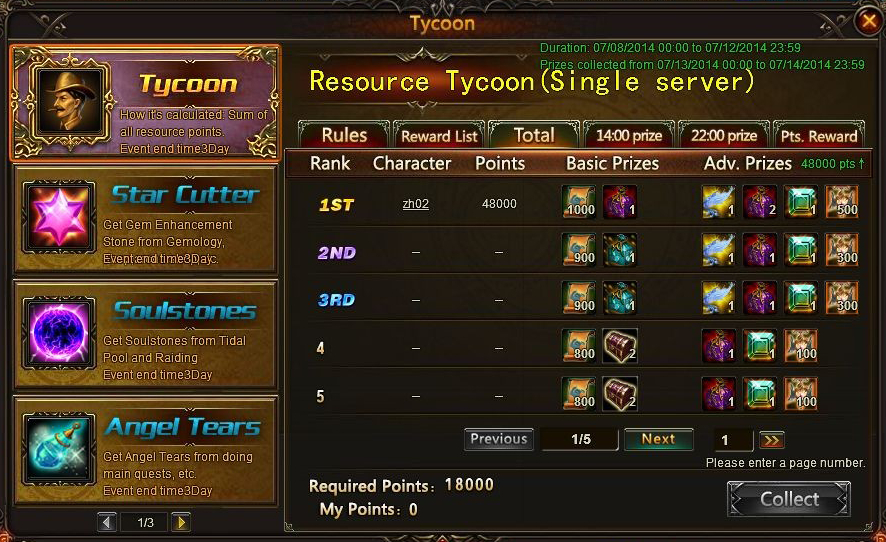Jump to the entered page number

[x=771, y=440]
